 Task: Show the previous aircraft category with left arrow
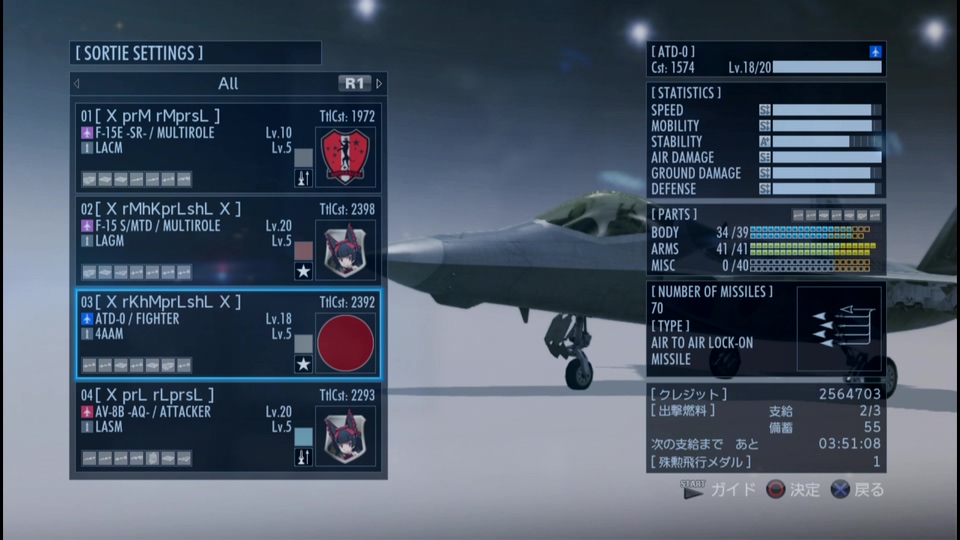click(77, 84)
